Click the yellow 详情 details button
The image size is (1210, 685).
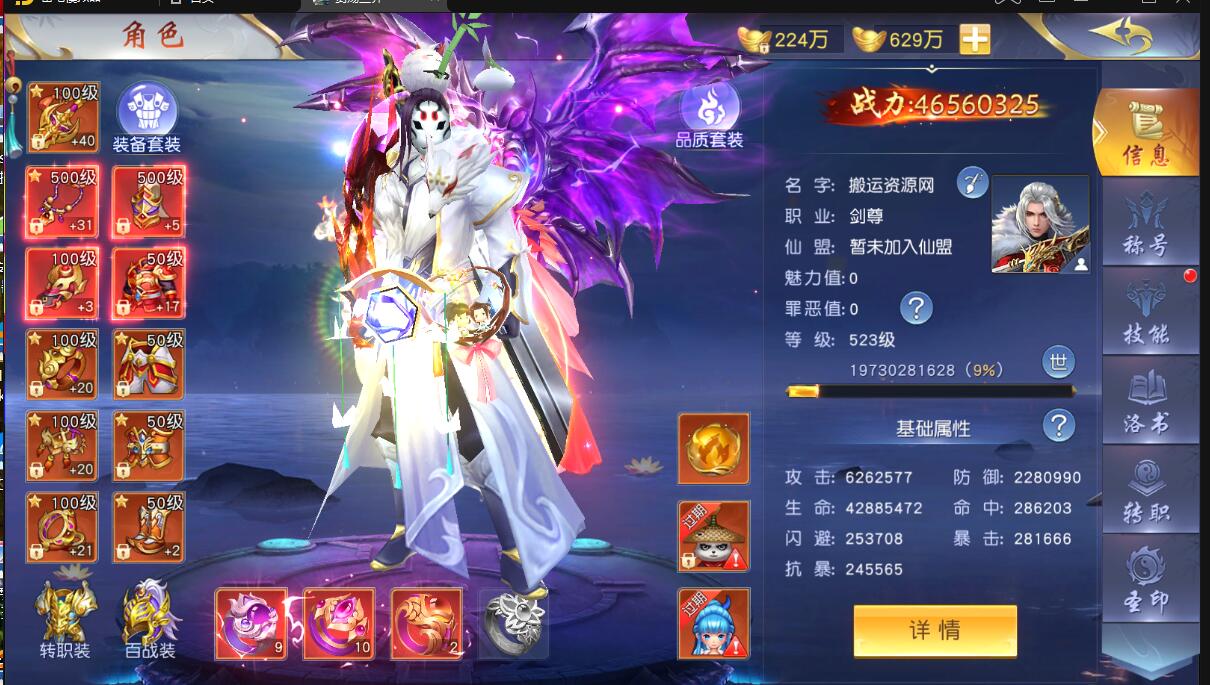(x=935, y=630)
